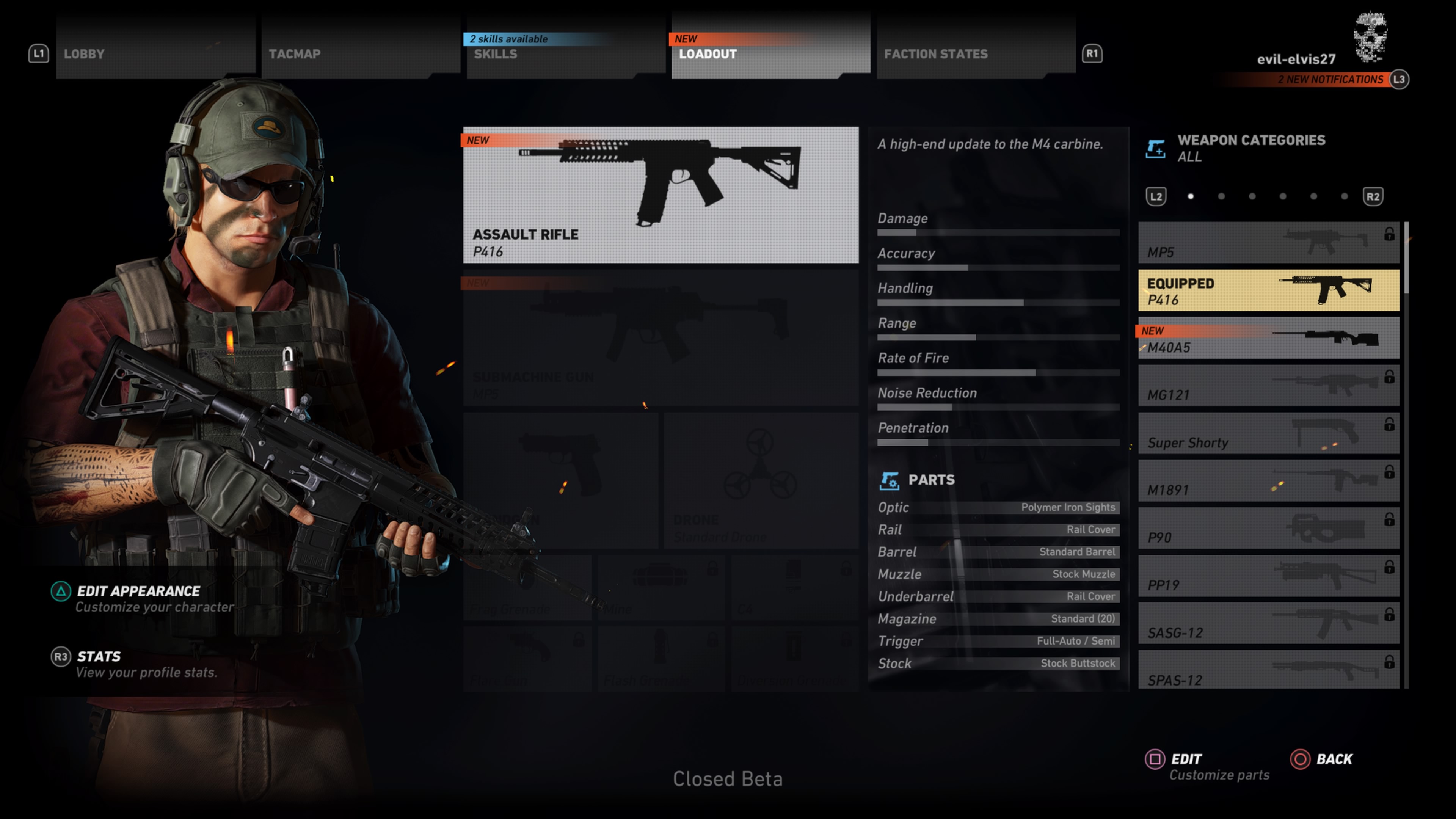Select the Loadout tab
The height and width of the screenshot is (819, 1456).
(x=770, y=54)
